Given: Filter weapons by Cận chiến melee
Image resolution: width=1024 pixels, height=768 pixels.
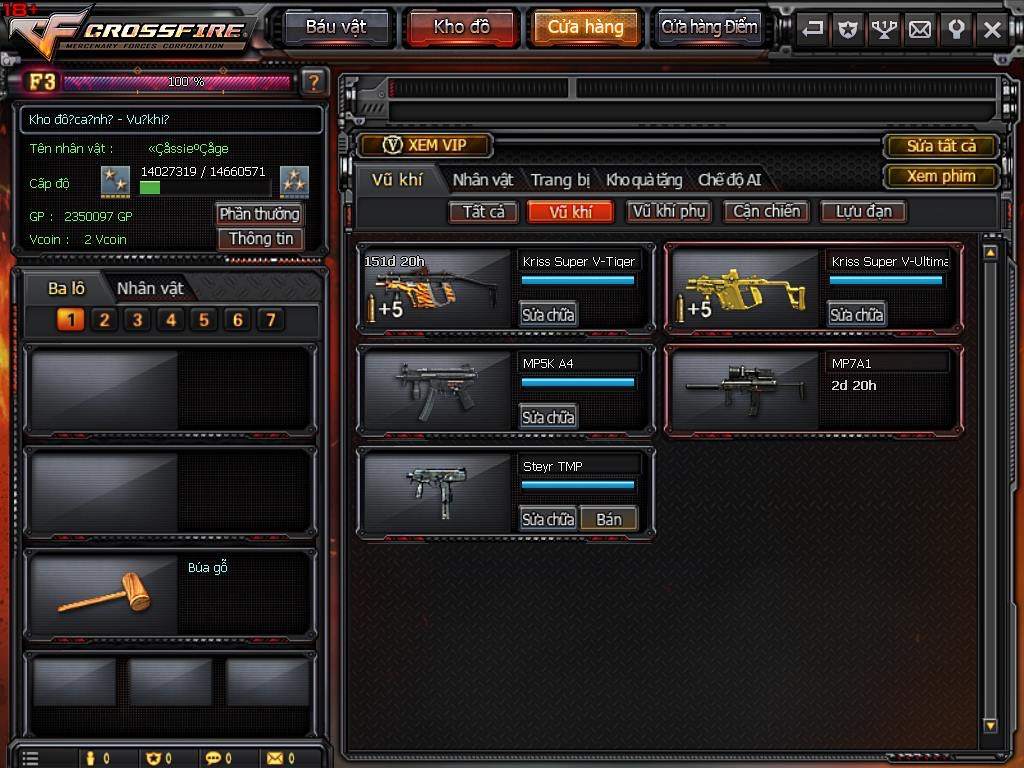Looking at the screenshot, I should [x=766, y=211].
